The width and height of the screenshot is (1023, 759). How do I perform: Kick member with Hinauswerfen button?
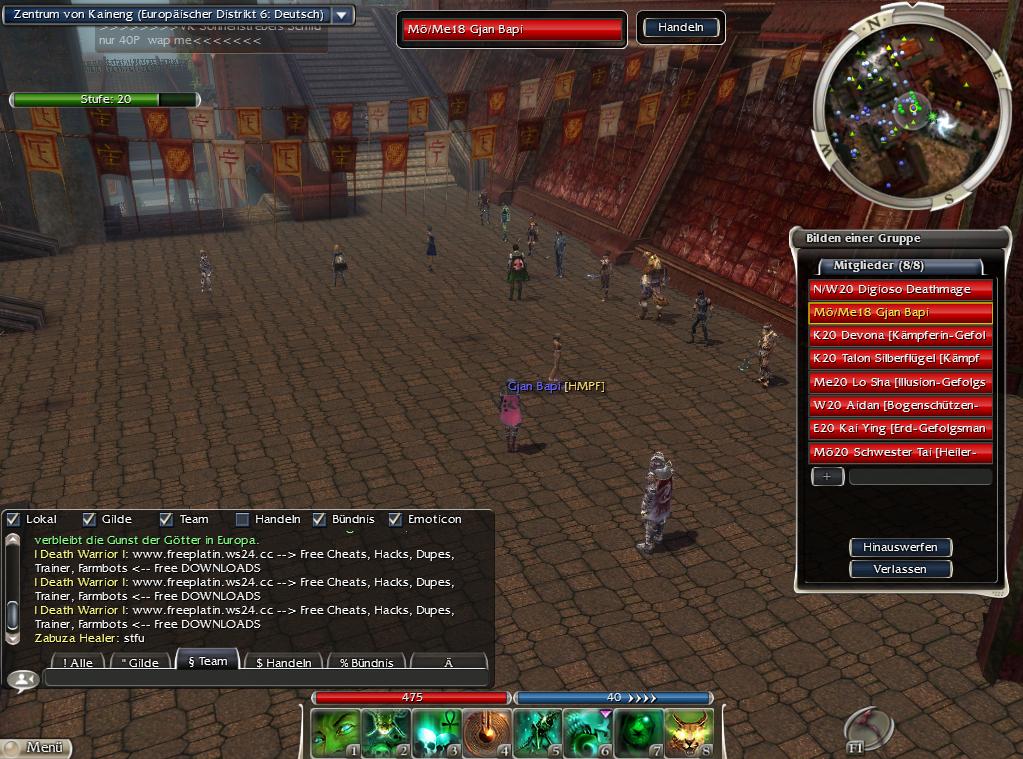pos(900,547)
